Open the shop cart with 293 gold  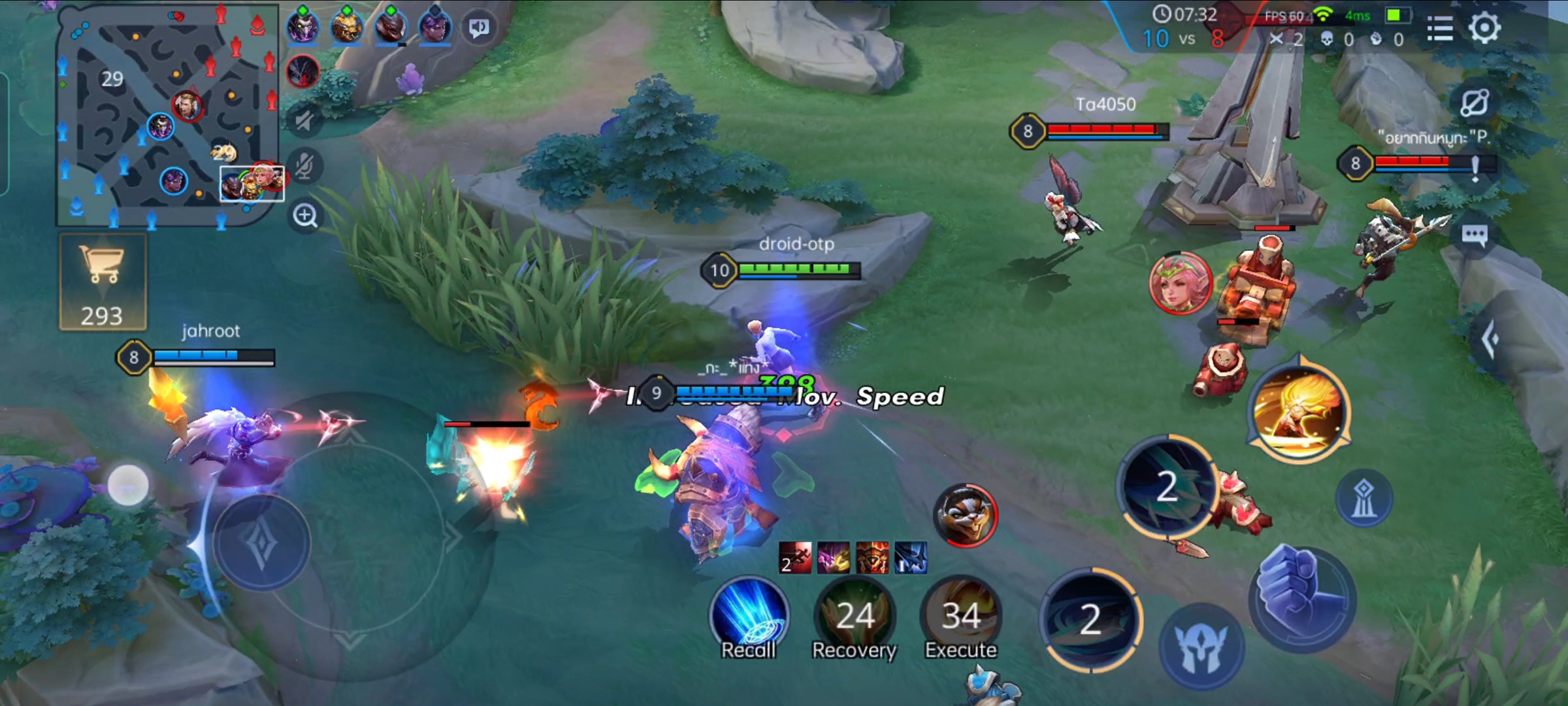click(x=103, y=282)
